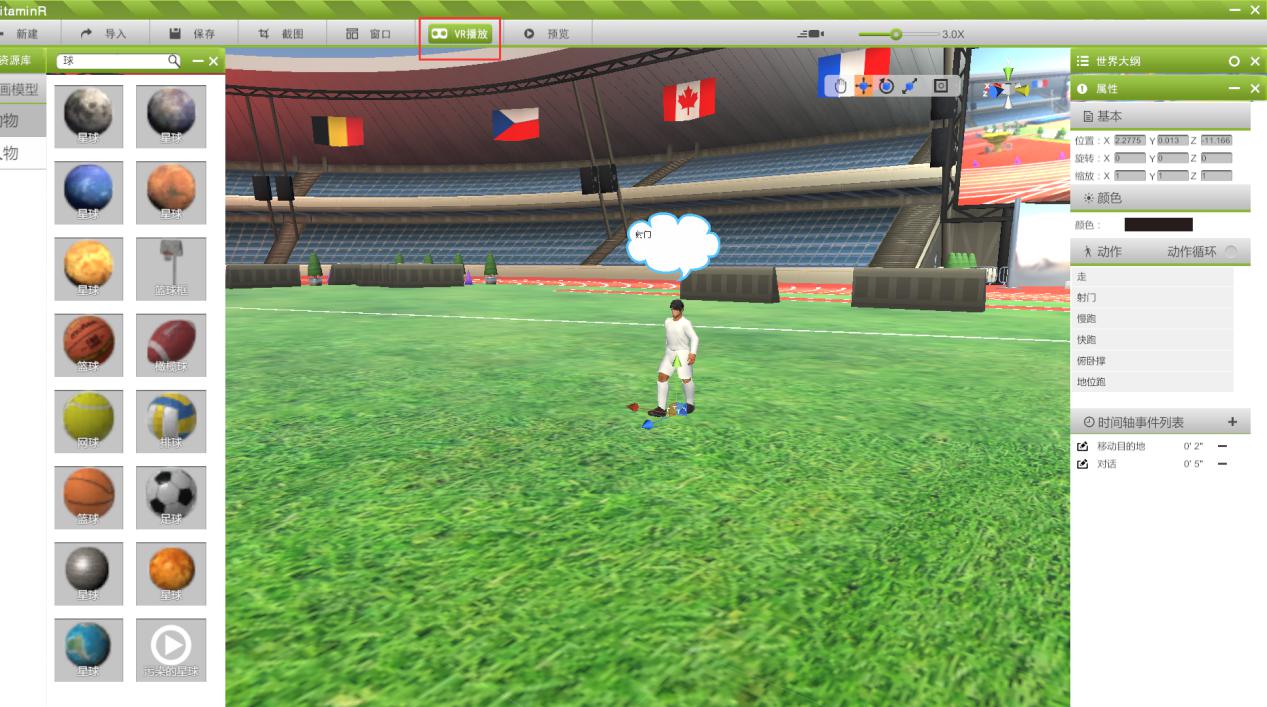This screenshot has height=707, width=1267.
Task: Toggle the 动作循环 (action loop) switch
Action: point(1231,252)
